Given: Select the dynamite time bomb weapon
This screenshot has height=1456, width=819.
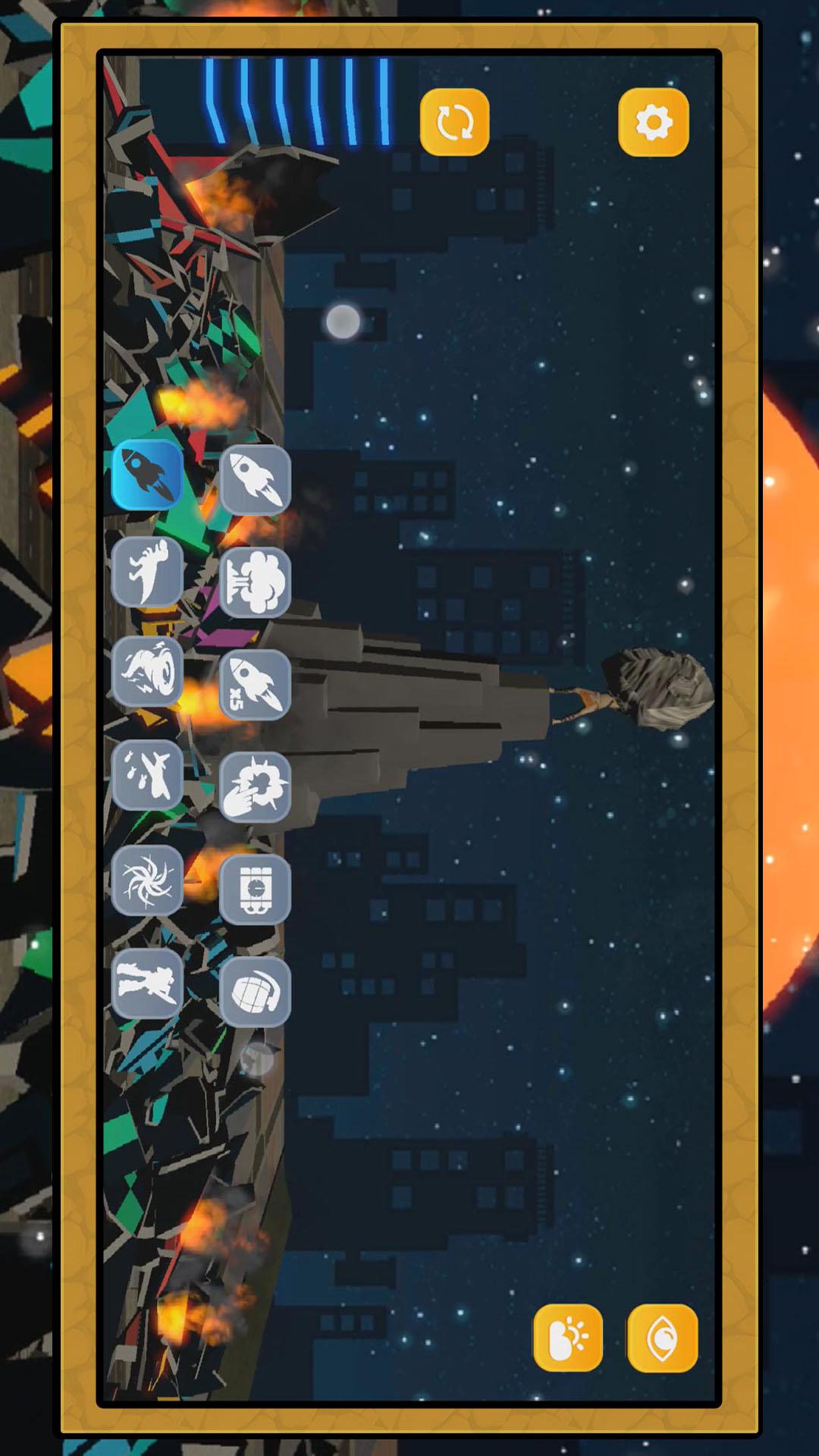Looking at the screenshot, I should (255, 890).
